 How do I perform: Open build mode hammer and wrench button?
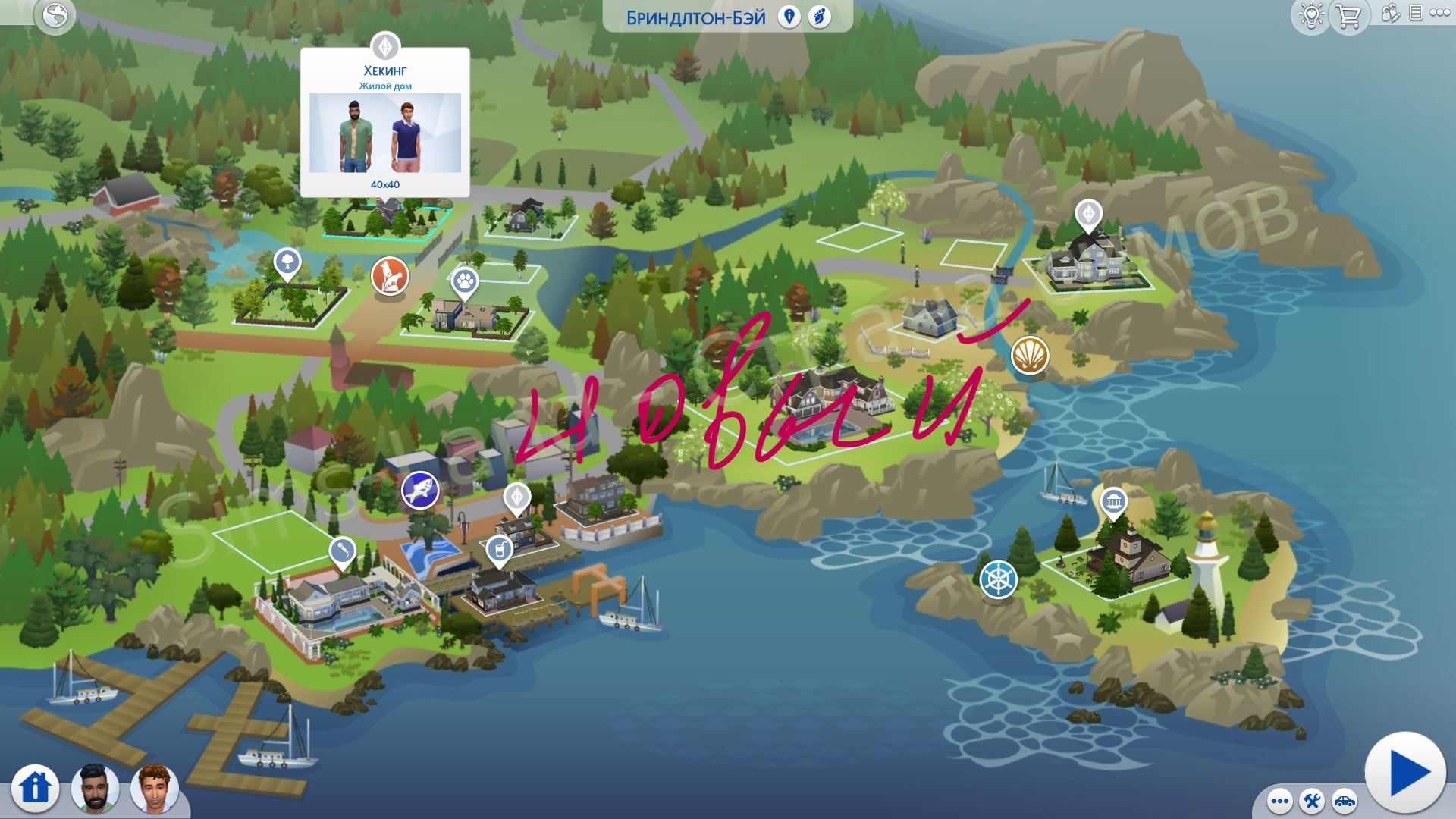click(x=1311, y=802)
